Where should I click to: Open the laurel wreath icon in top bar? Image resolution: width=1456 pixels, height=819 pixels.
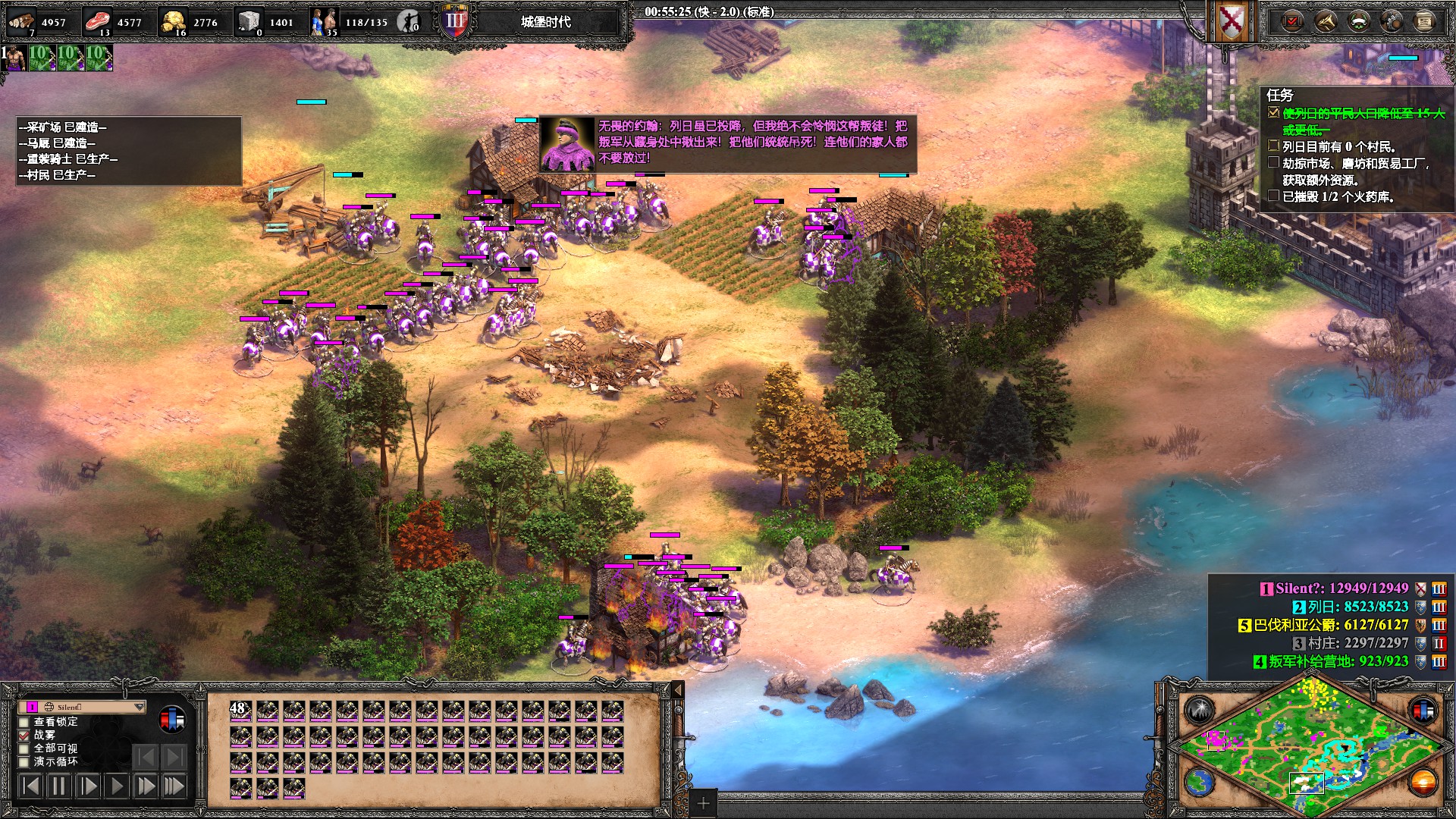[x=1358, y=21]
